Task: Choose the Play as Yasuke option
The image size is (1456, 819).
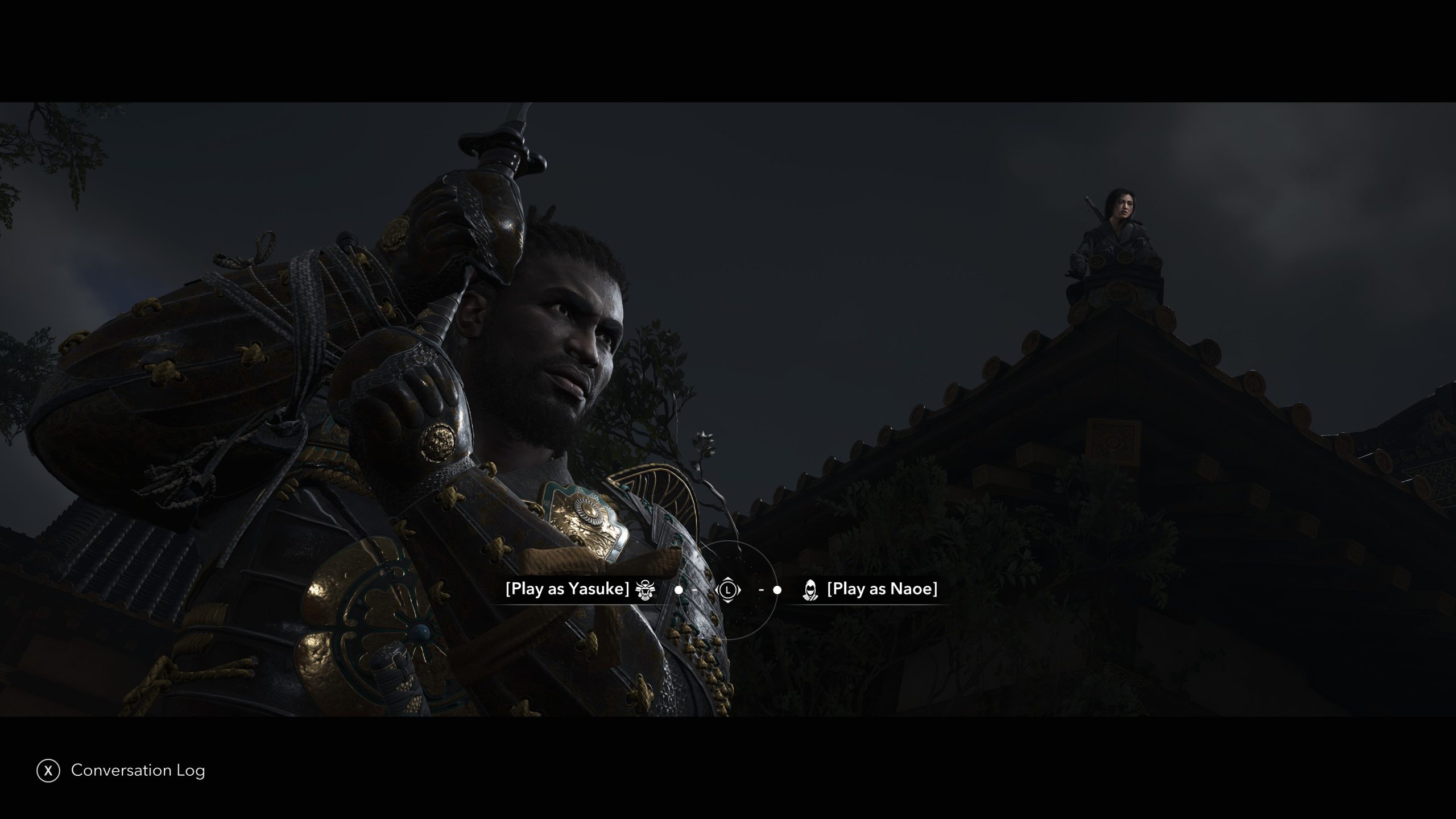Action: click(x=568, y=589)
